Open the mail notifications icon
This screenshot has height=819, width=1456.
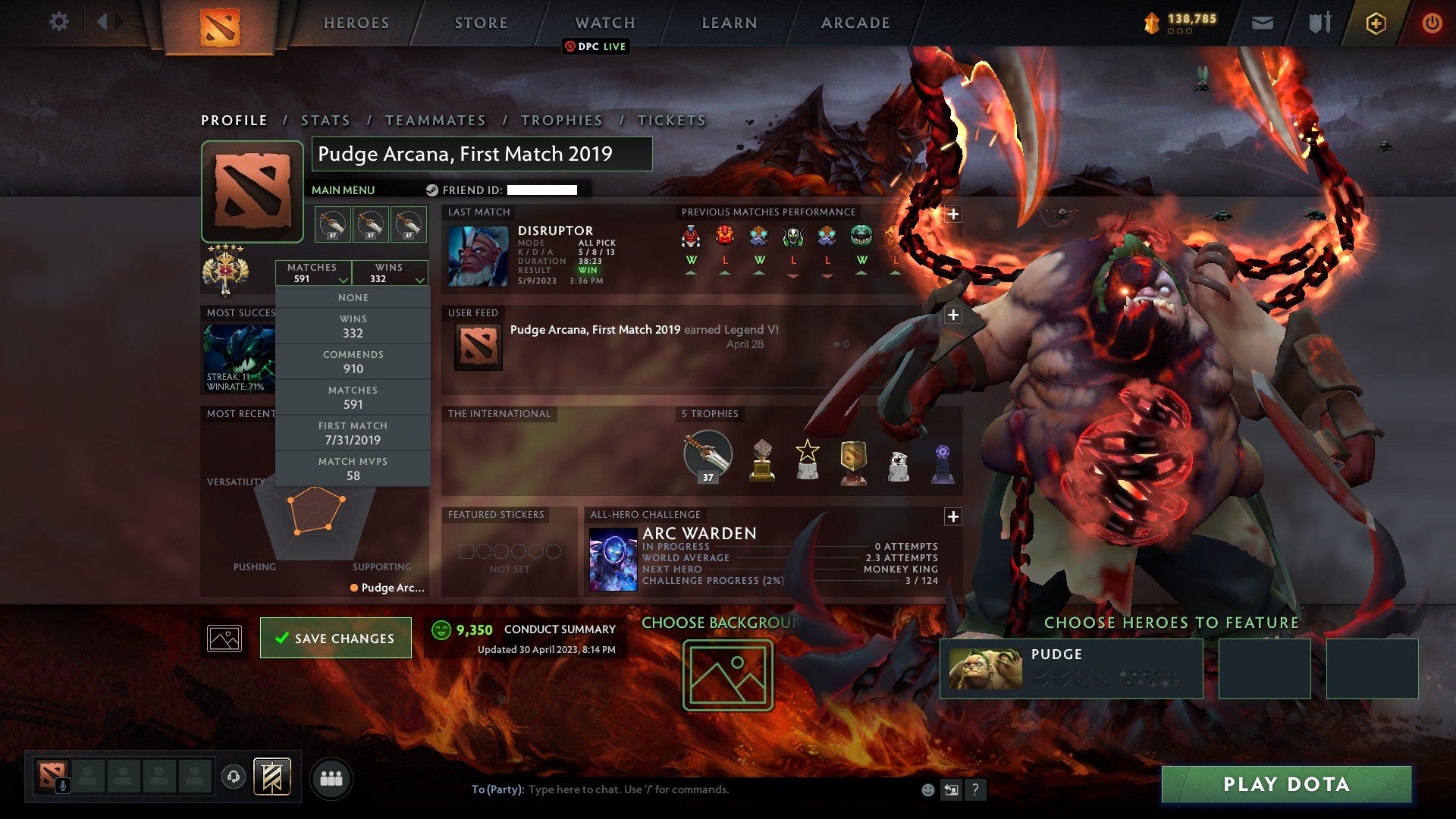click(1263, 22)
